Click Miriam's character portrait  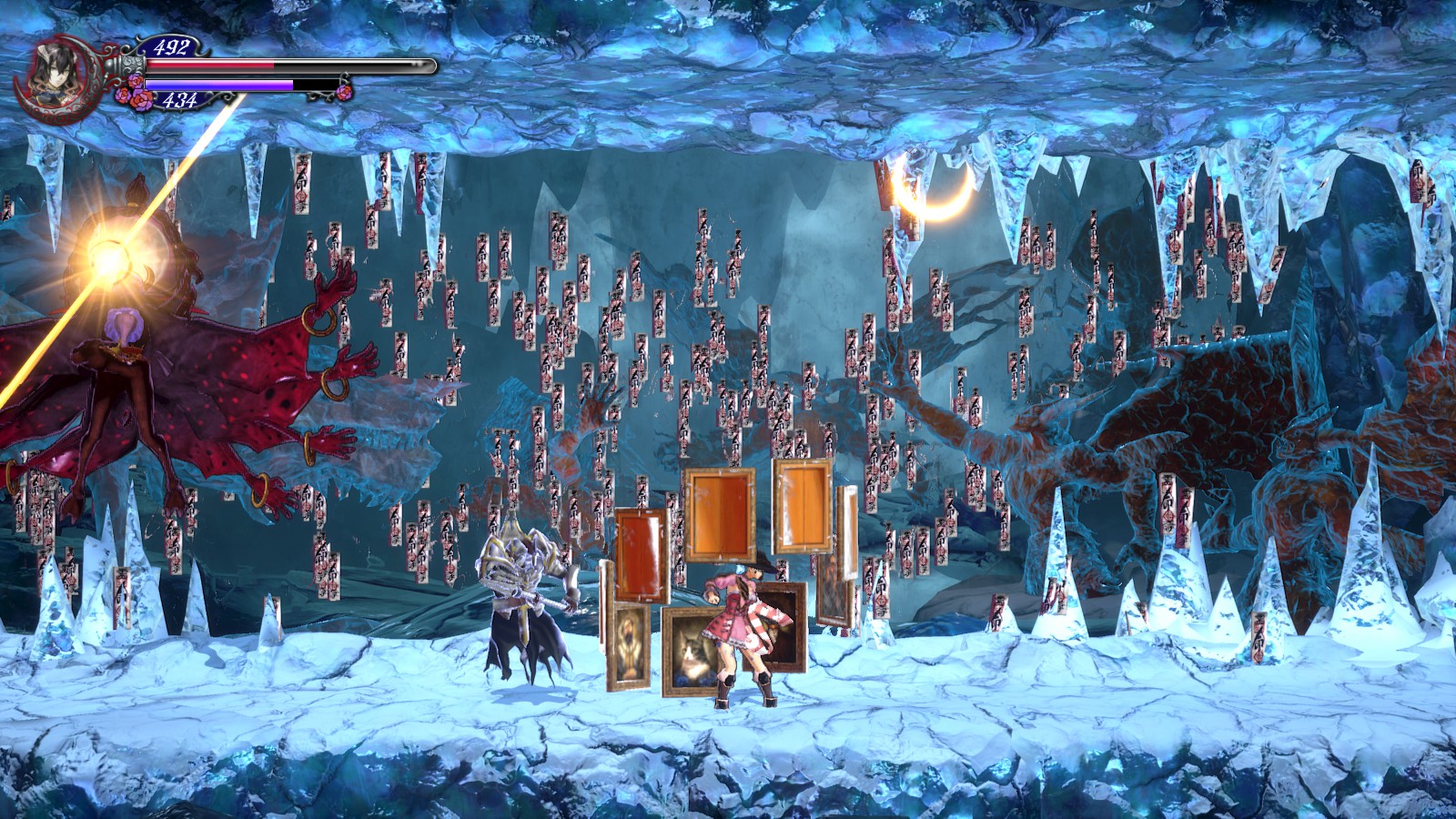coord(53,73)
